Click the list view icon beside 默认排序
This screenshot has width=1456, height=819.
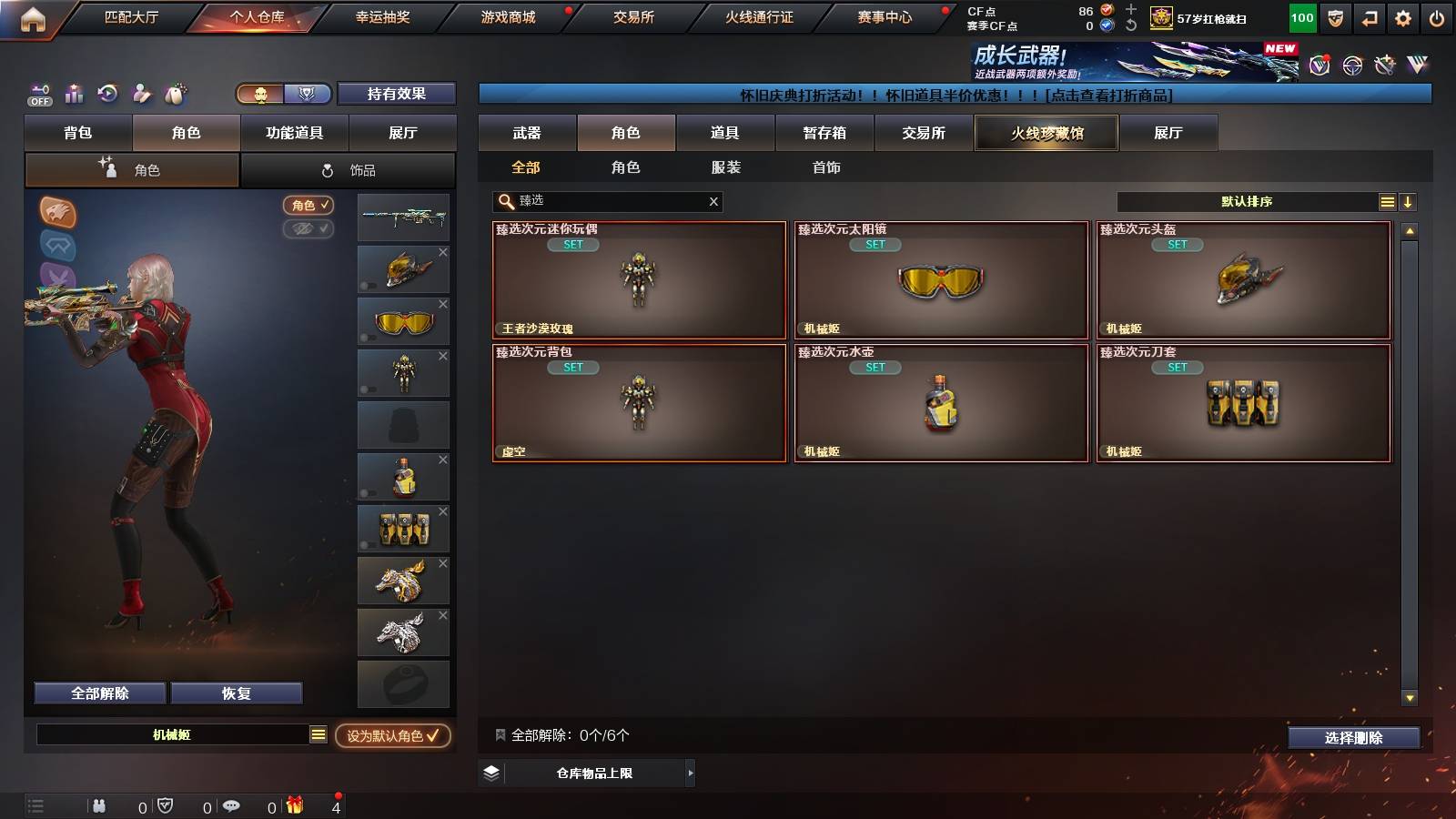tap(1386, 201)
